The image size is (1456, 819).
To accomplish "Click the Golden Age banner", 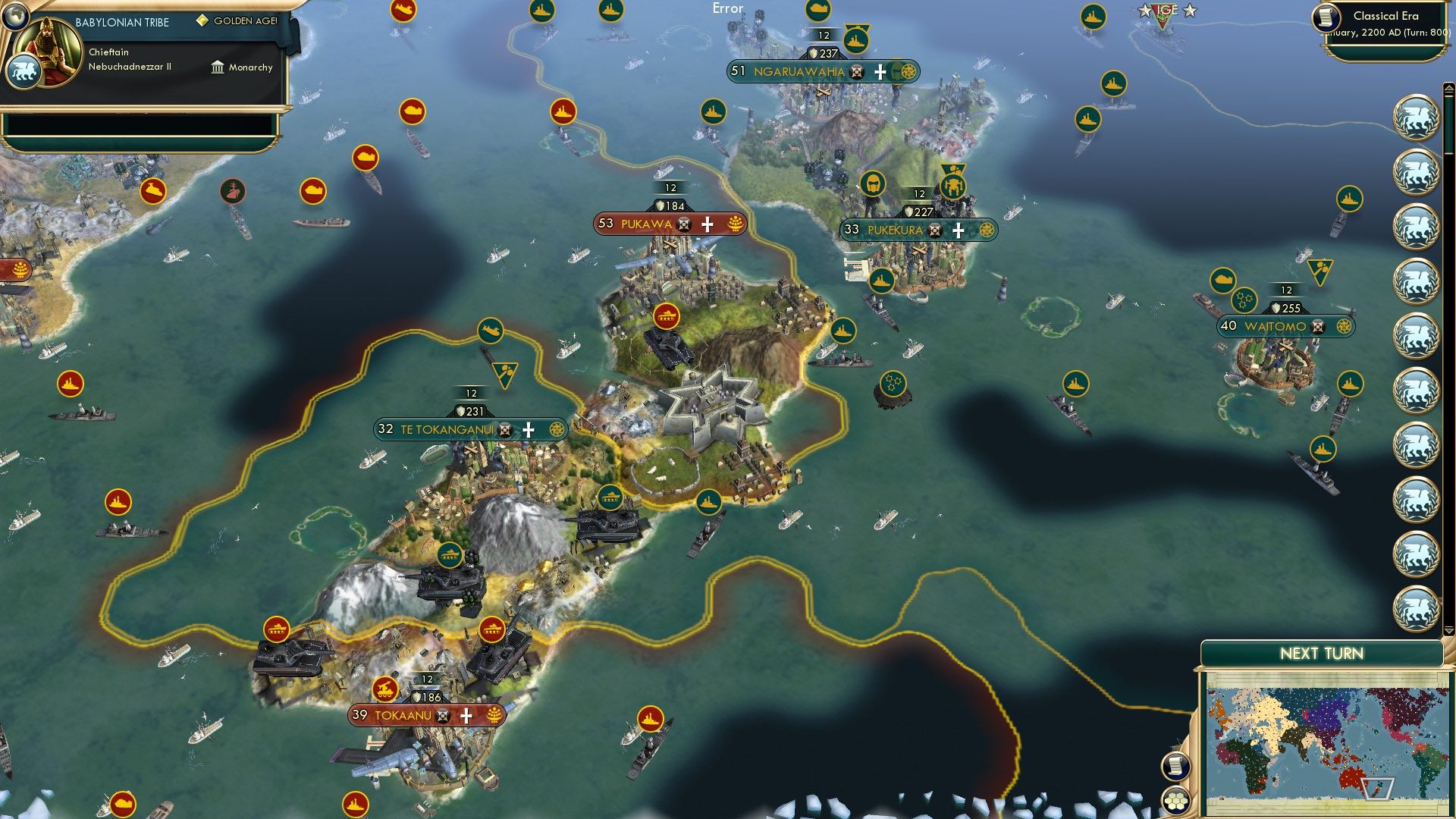I will pos(235,21).
